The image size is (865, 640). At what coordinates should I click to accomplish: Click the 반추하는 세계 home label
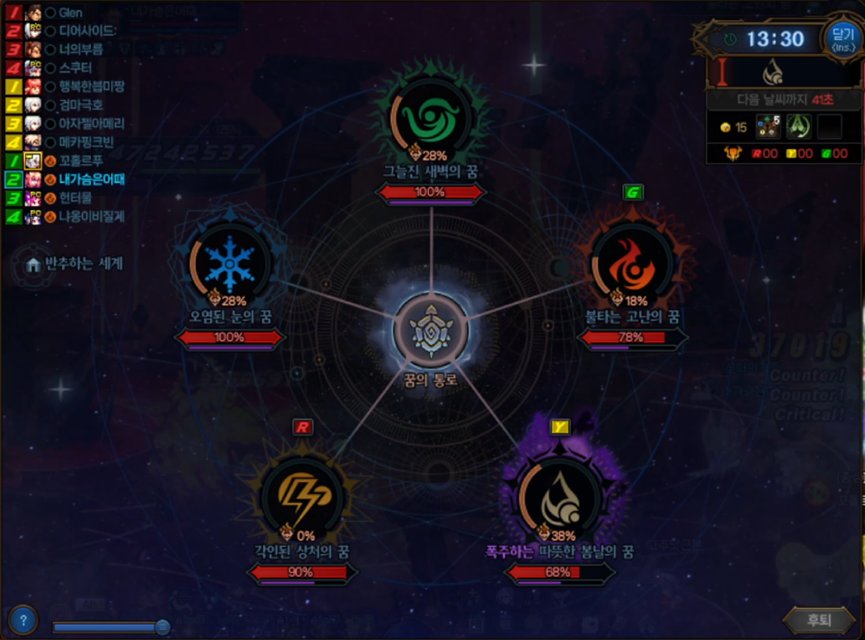click(83, 264)
